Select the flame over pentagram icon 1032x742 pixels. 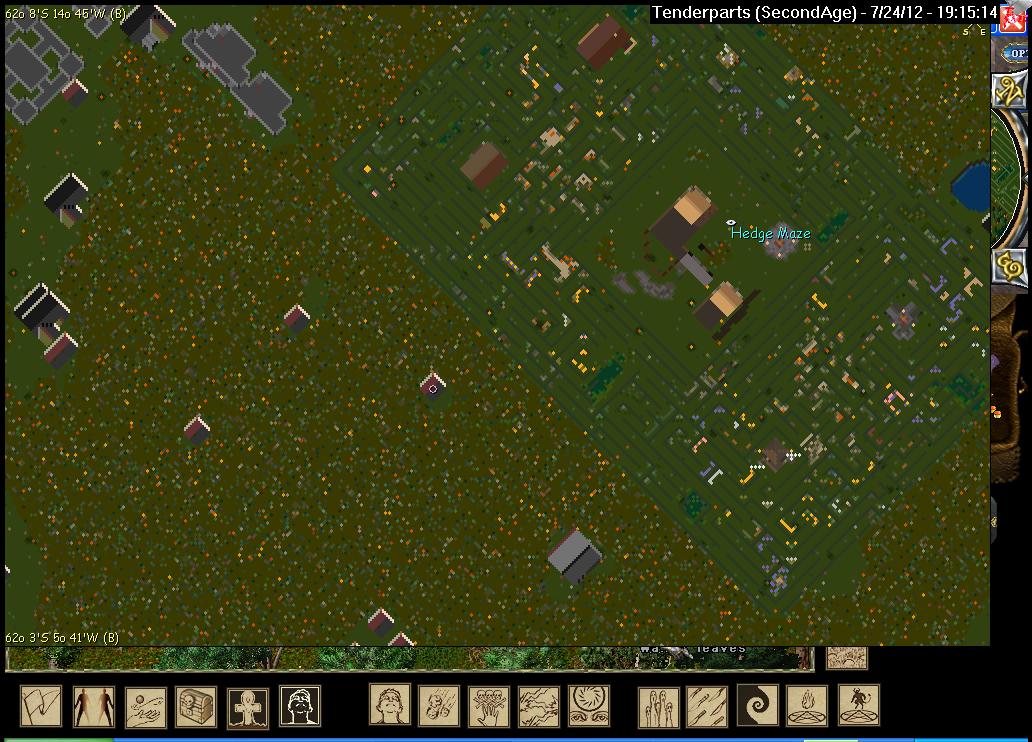click(807, 705)
